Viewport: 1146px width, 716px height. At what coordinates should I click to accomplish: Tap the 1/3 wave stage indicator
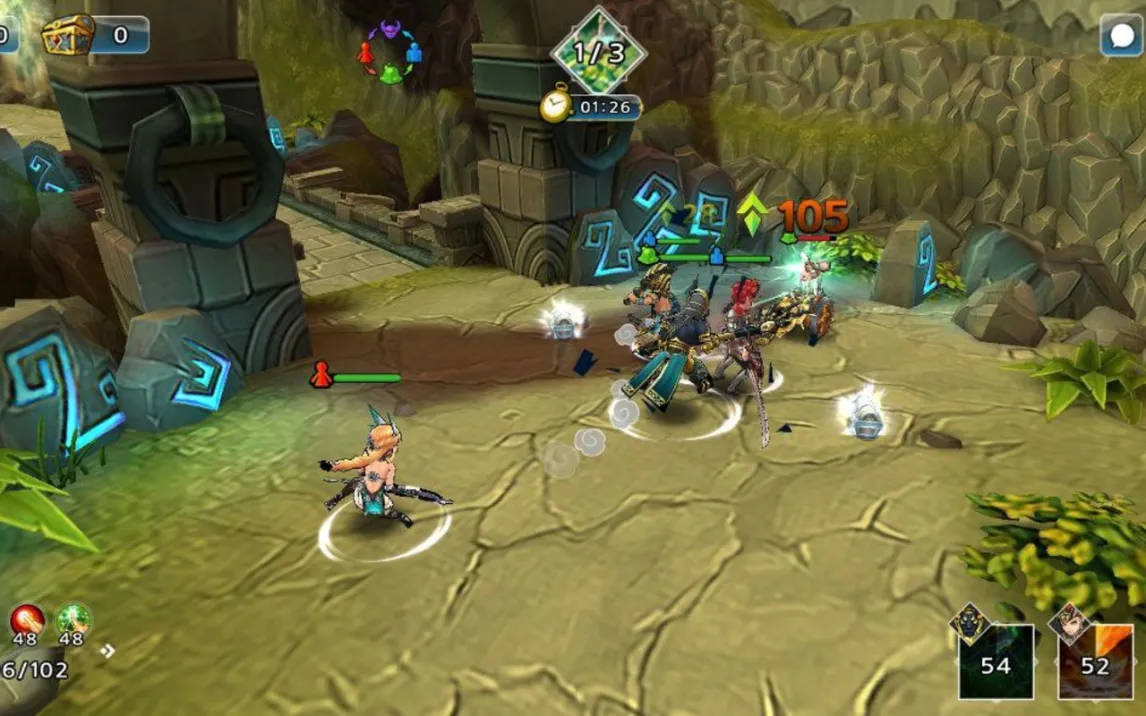pyautogui.click(x=598, y=50)
